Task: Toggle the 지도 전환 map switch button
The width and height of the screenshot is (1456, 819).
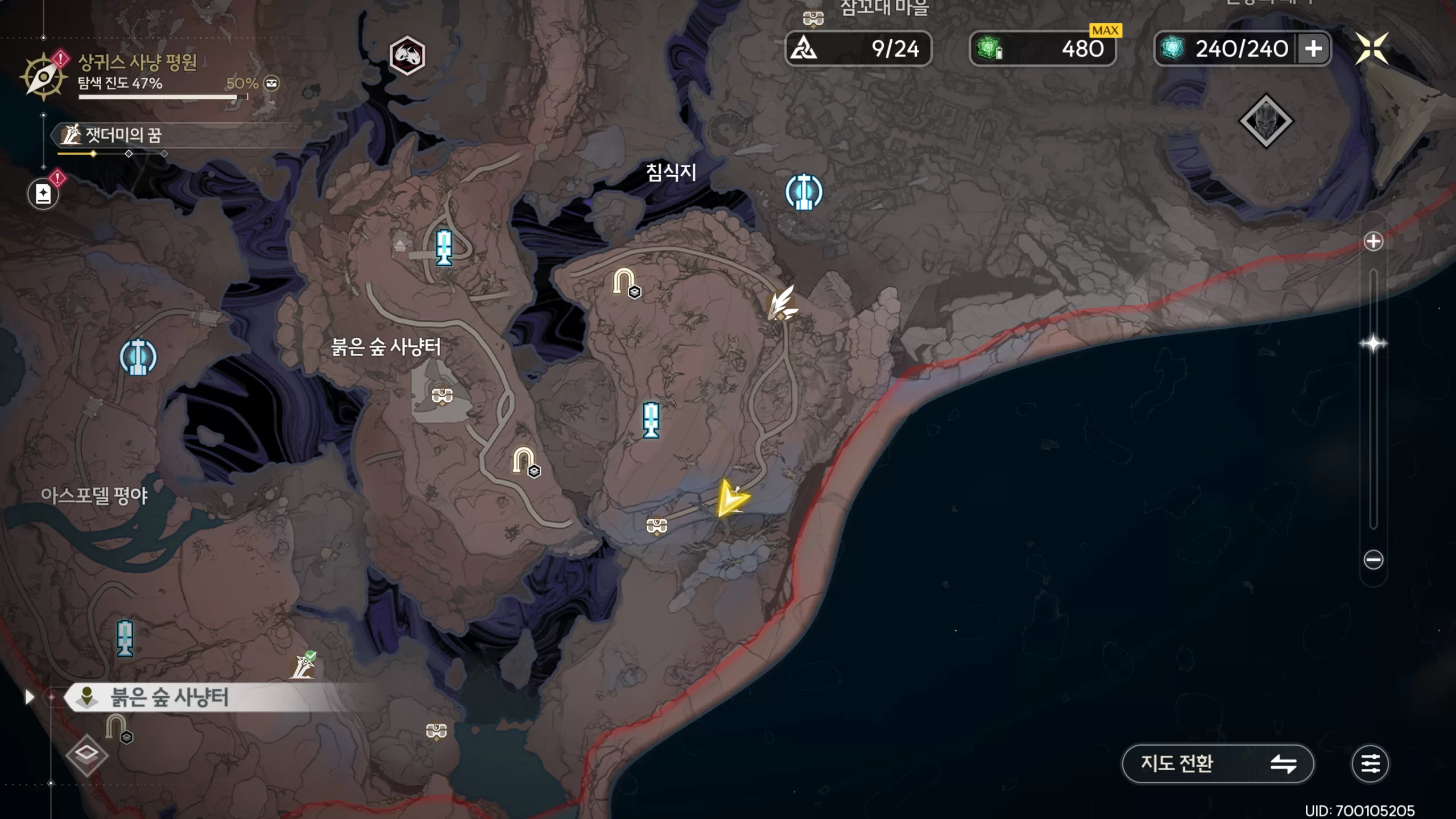Action: (1217, 764)
